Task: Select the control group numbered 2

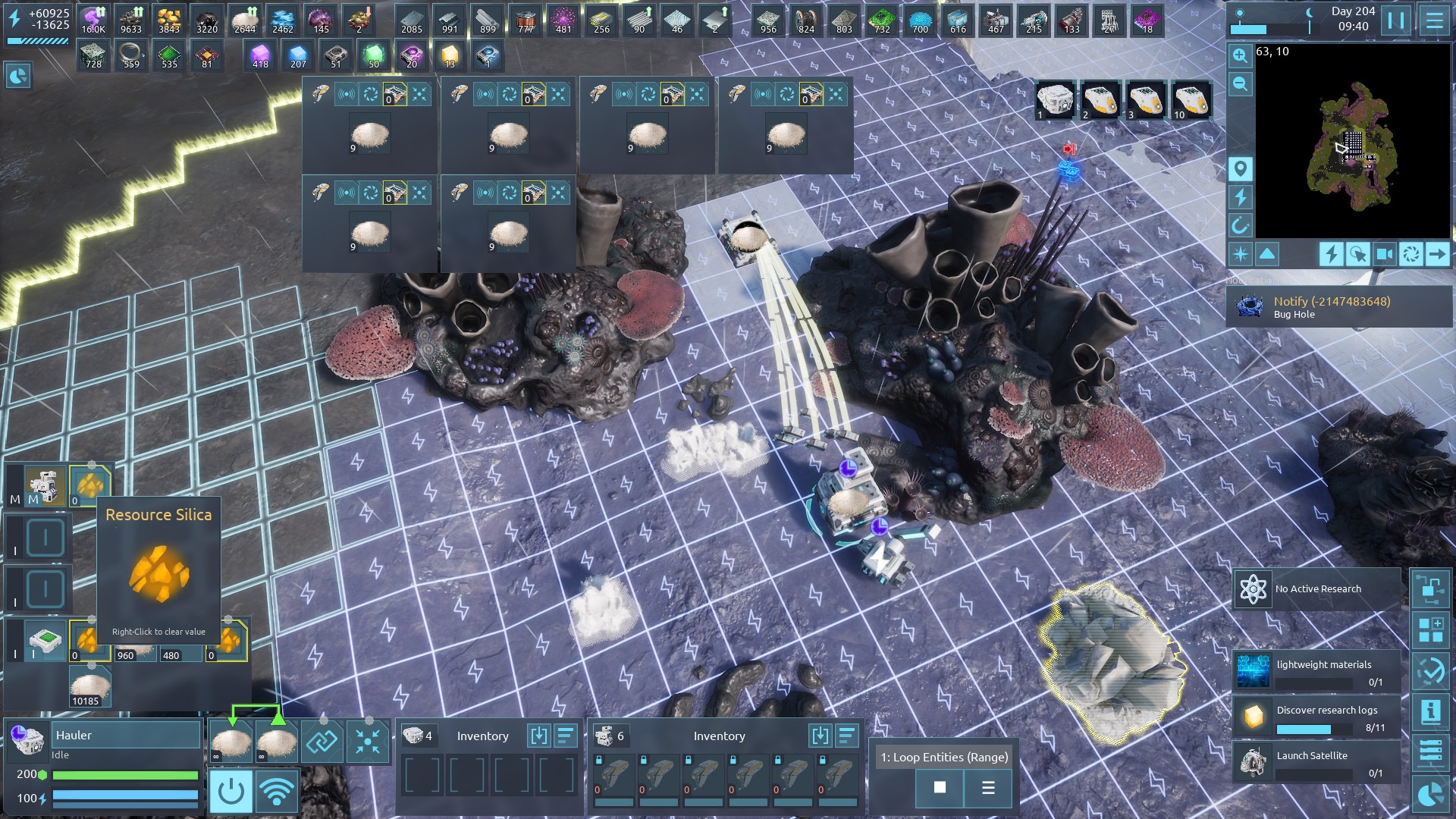Action: click(1100, 101)
